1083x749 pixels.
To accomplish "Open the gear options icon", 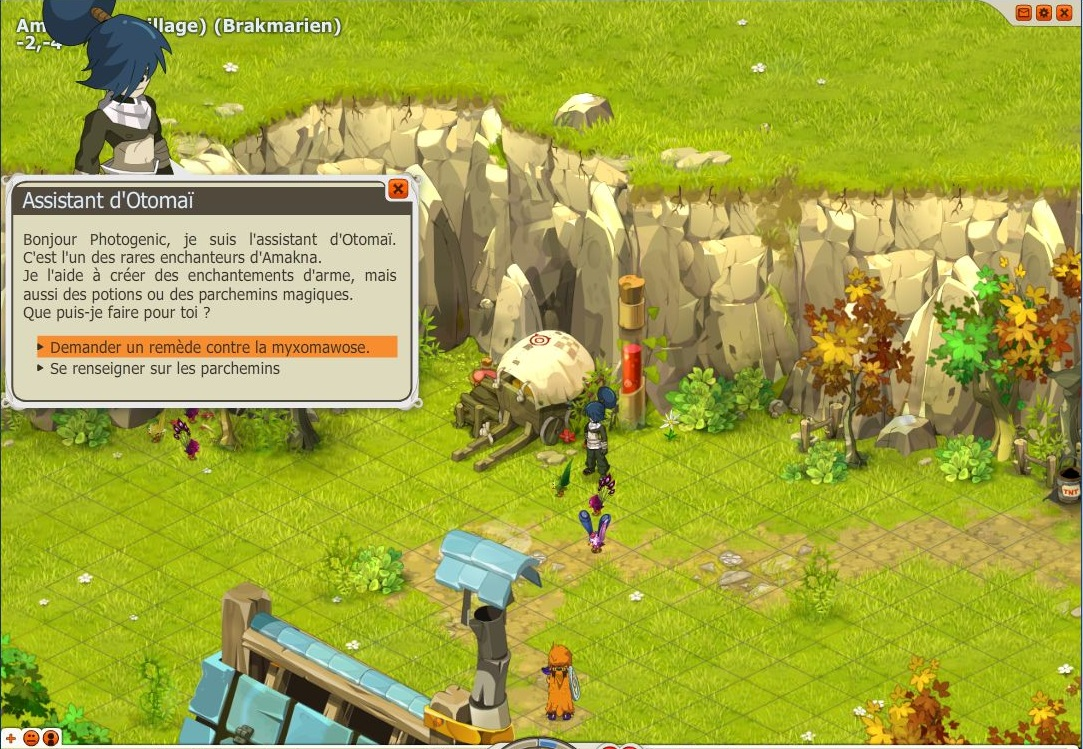I will tap(1044, 13).
